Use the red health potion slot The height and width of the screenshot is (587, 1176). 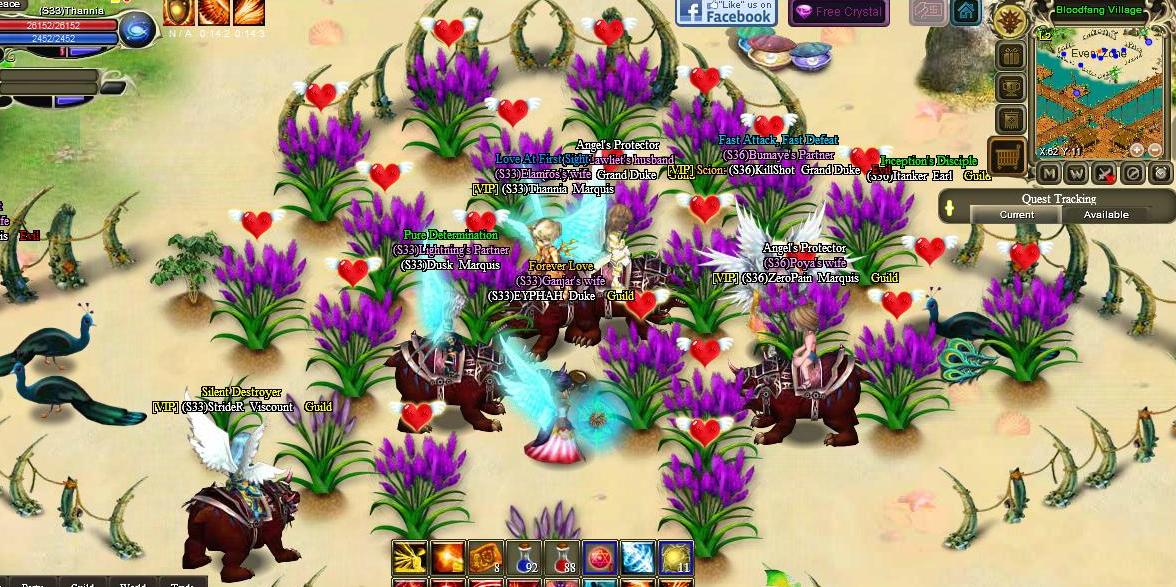point(560,558)
